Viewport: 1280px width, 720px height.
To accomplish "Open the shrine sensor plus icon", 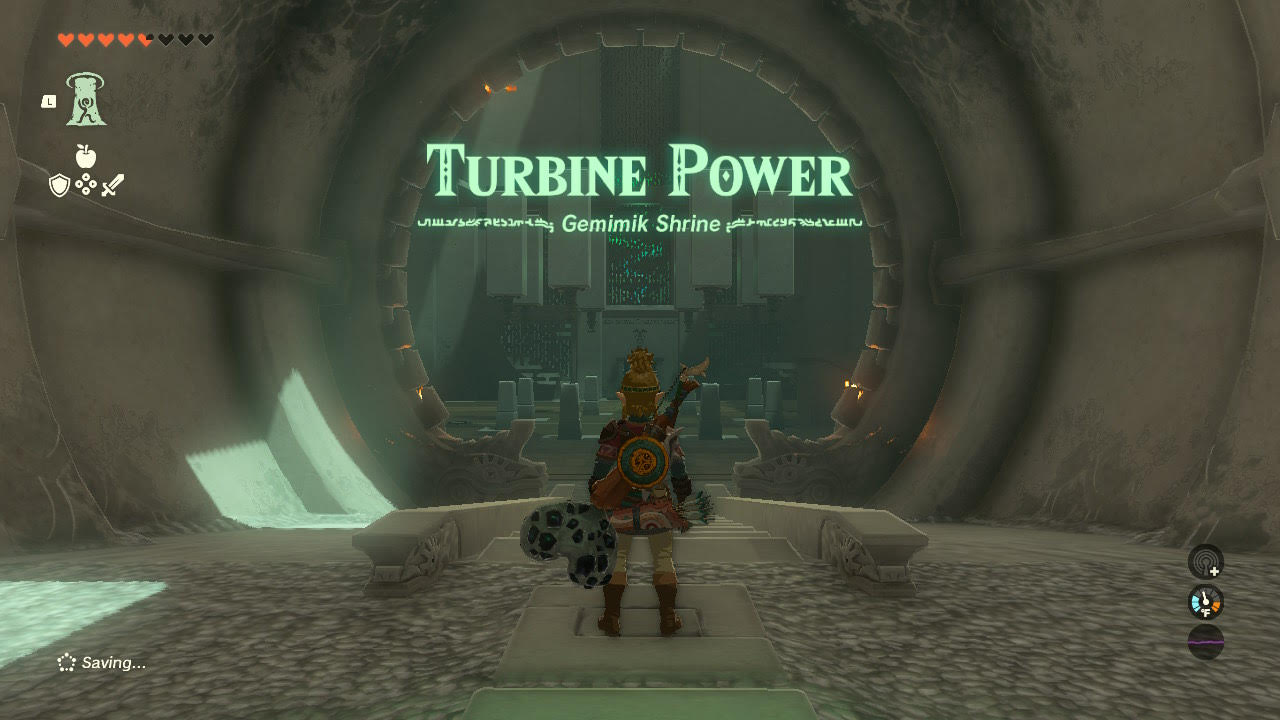I will coord(1205,562).
